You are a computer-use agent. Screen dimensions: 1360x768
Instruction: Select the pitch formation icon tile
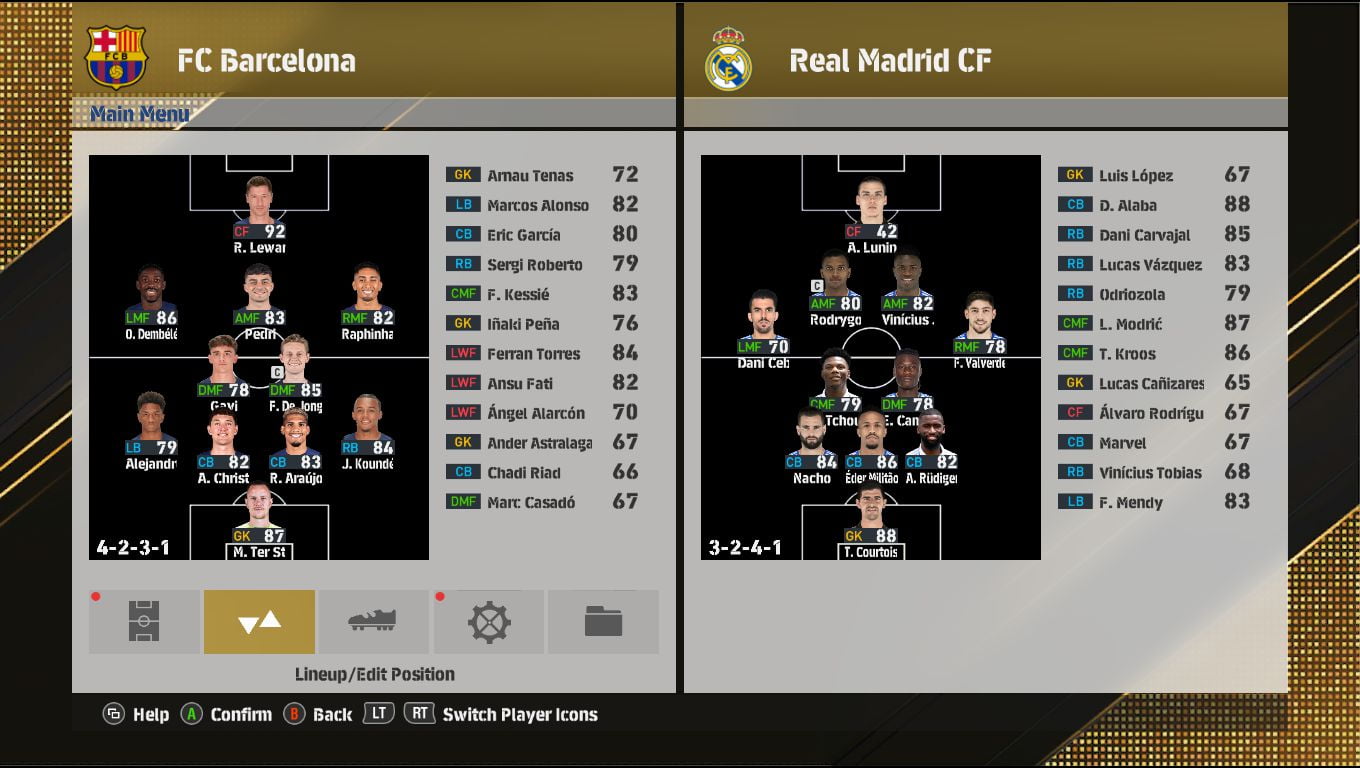click(x=144, y=621)
